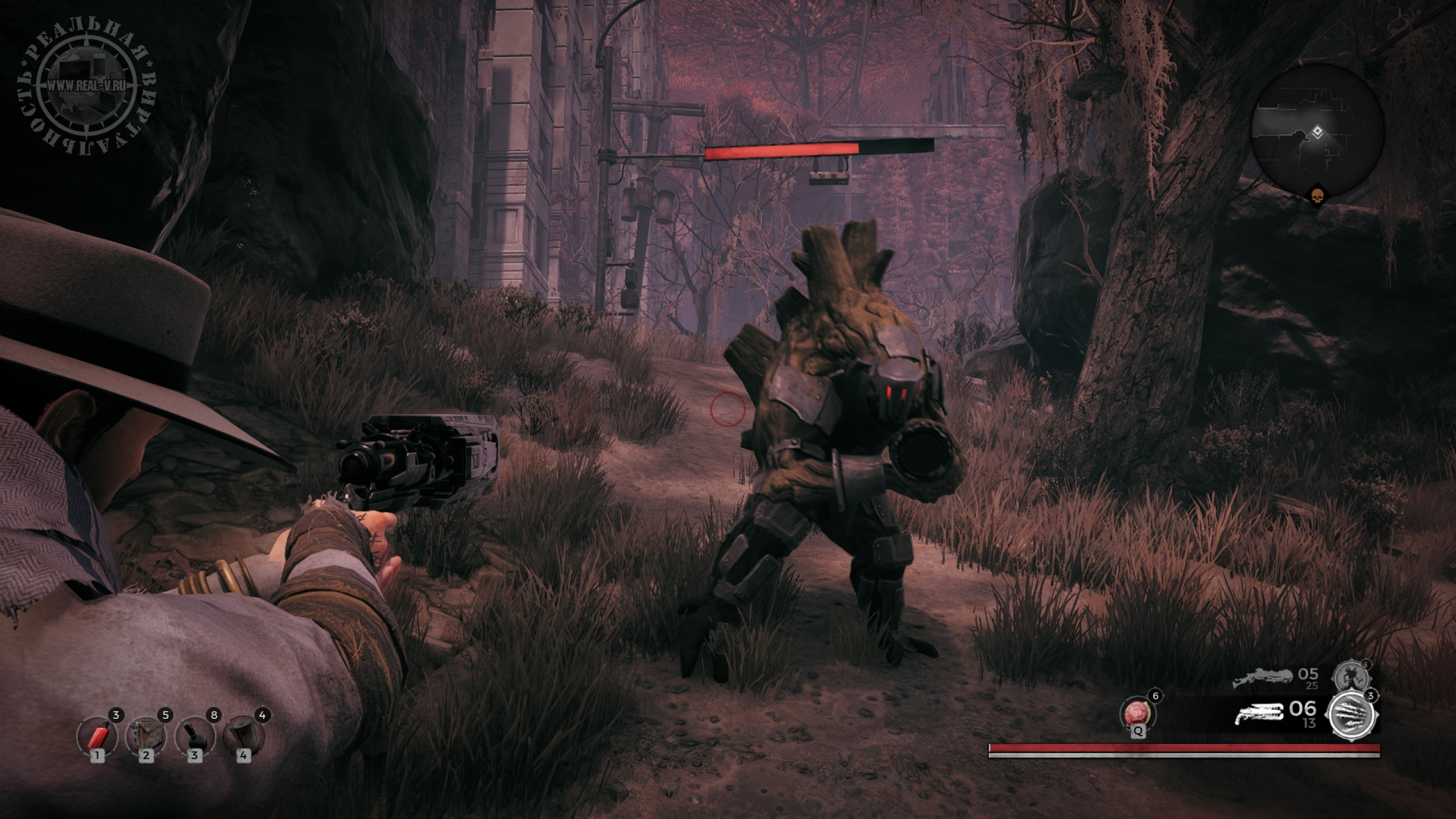Use the bandage roll in slot 4
1456x819 pixels.
[x=244, y=737]
